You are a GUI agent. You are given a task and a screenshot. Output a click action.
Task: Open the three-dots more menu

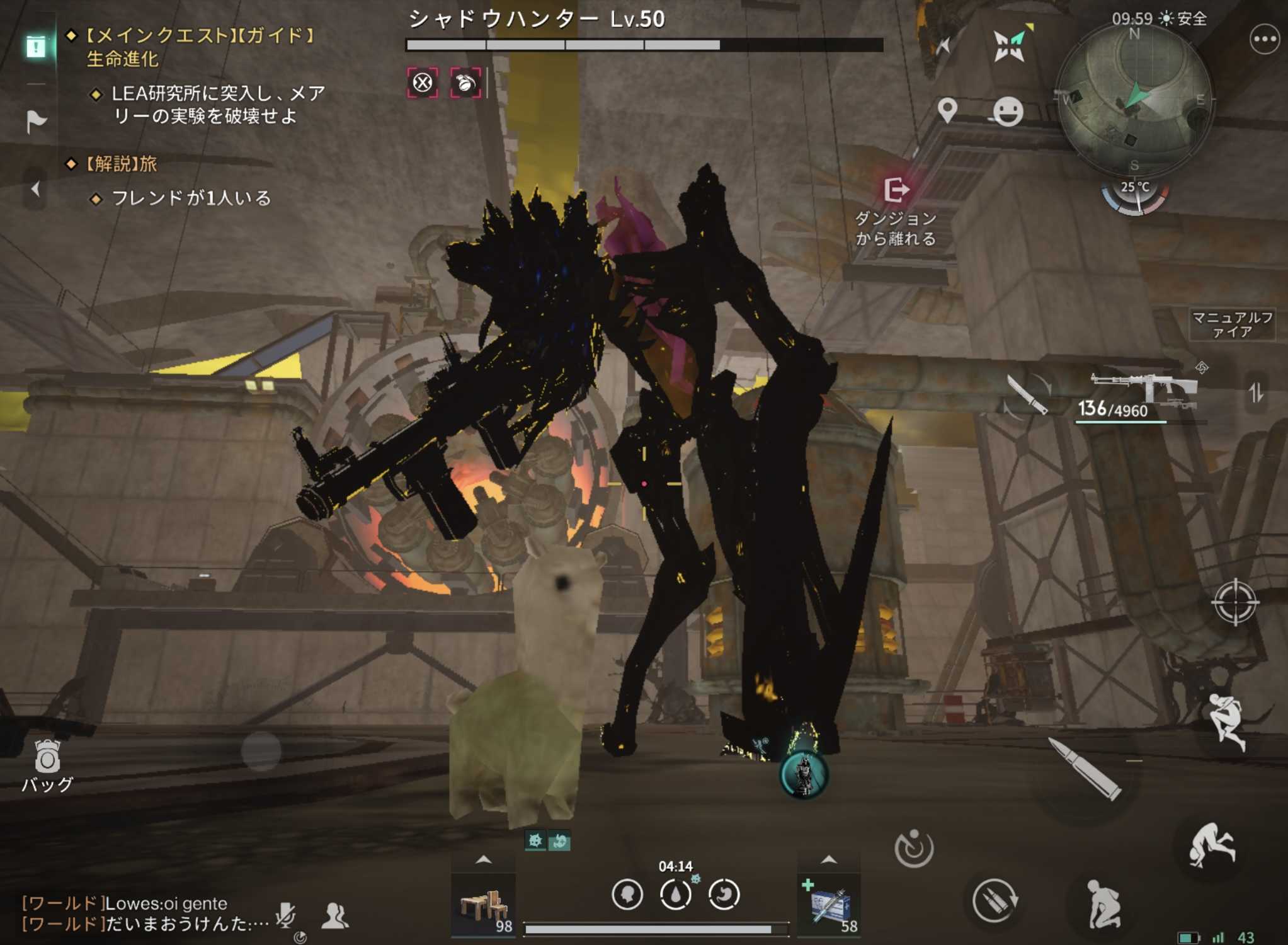click(1263, 40)
